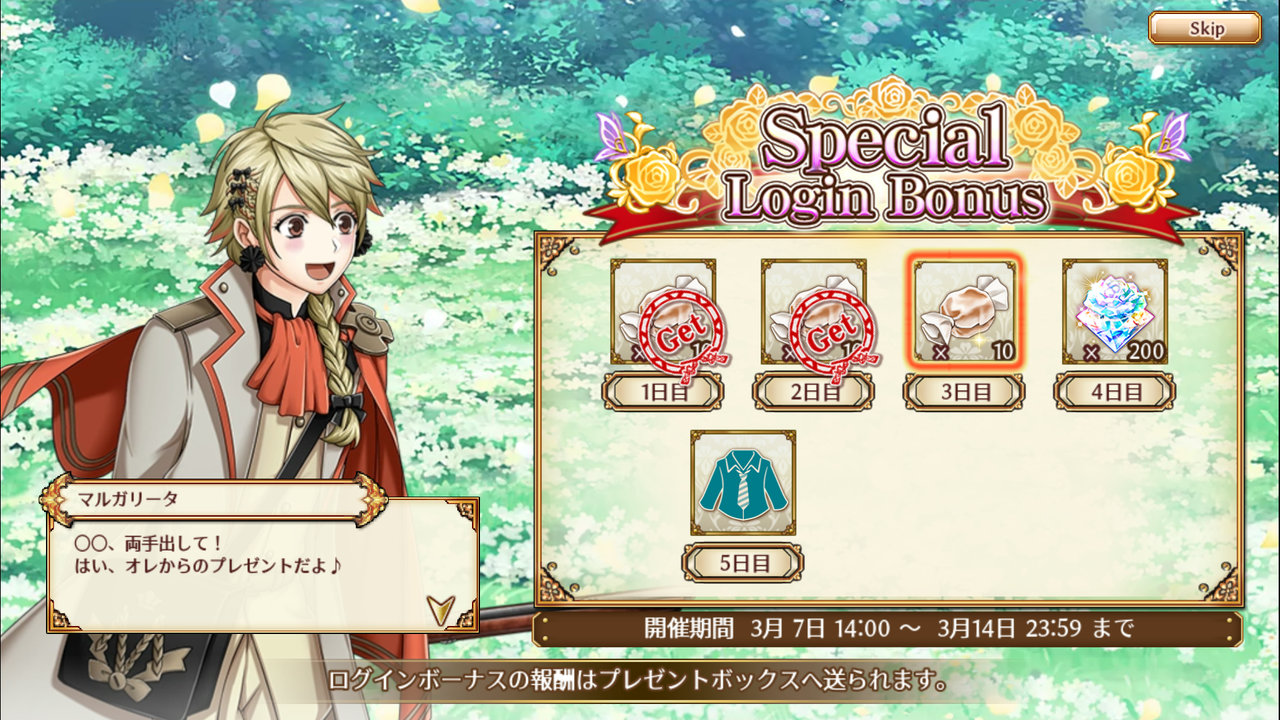Image resolution: width=1280 pixels, height=720 pixels.
Task: Select the day 1 candy reward
Action: click(663, 312)
